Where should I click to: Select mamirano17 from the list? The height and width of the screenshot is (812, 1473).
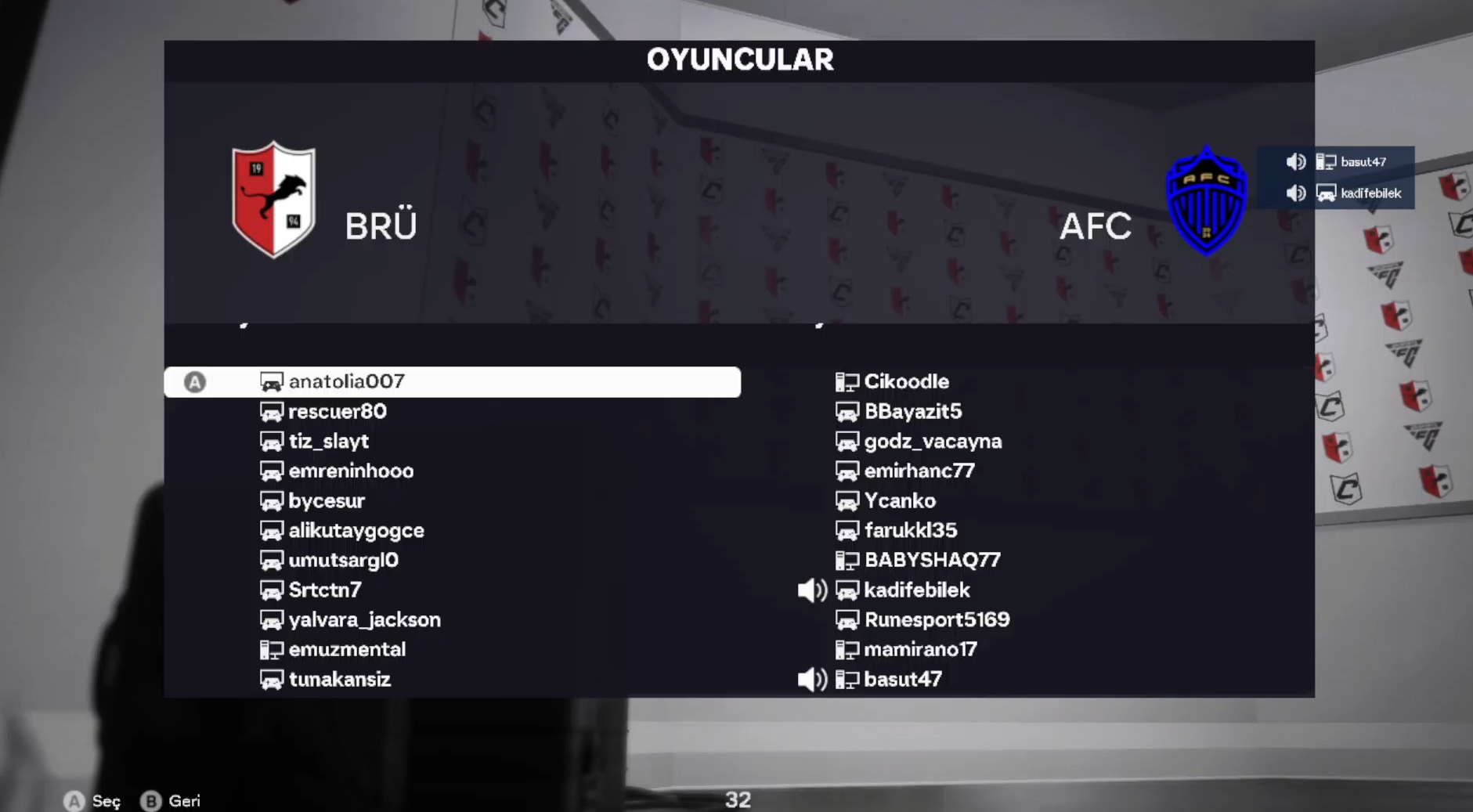[x=920, y=649]
